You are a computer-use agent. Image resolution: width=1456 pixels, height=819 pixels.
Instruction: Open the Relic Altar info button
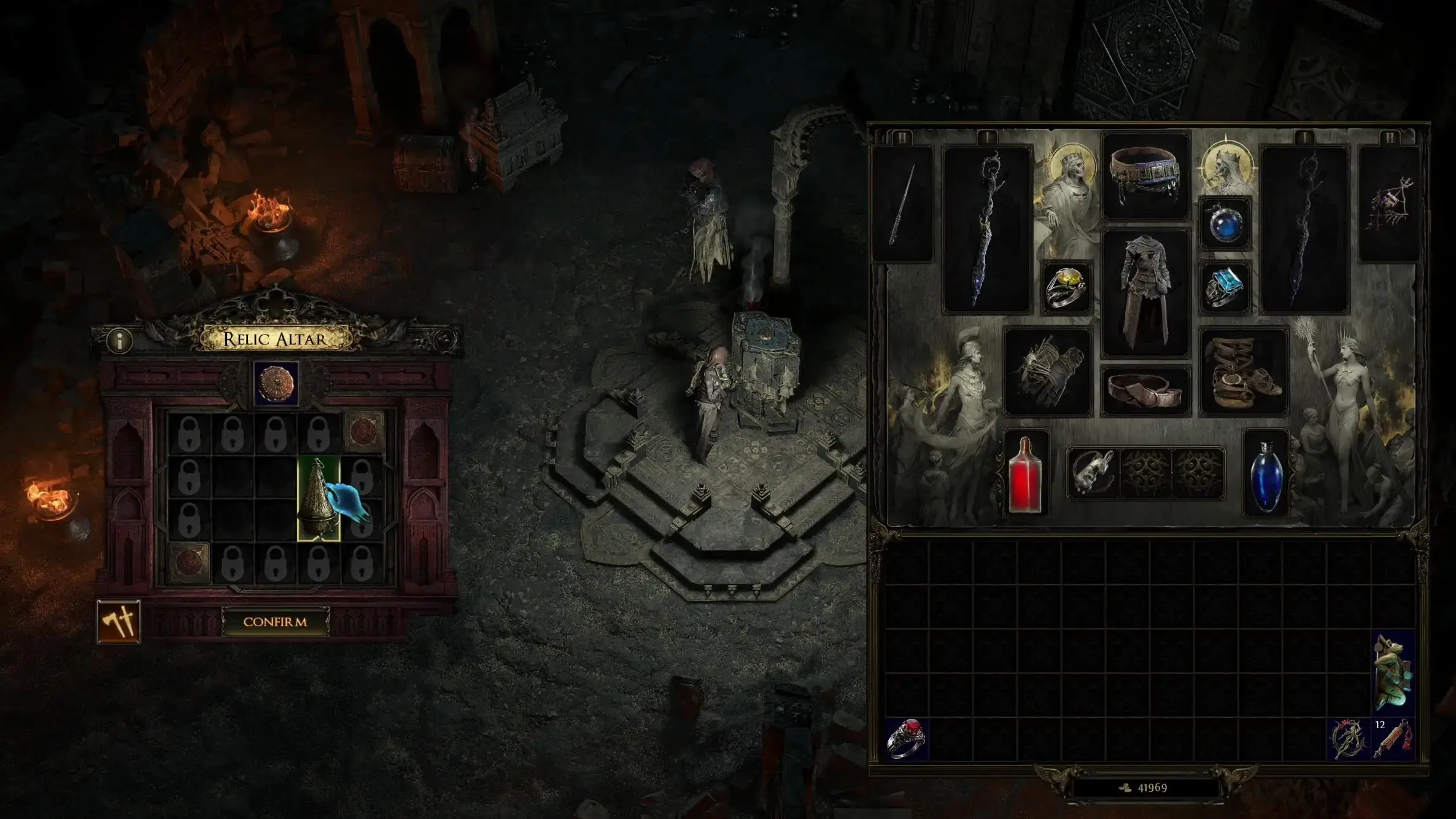pyautogui.click(x=120, y=341)
